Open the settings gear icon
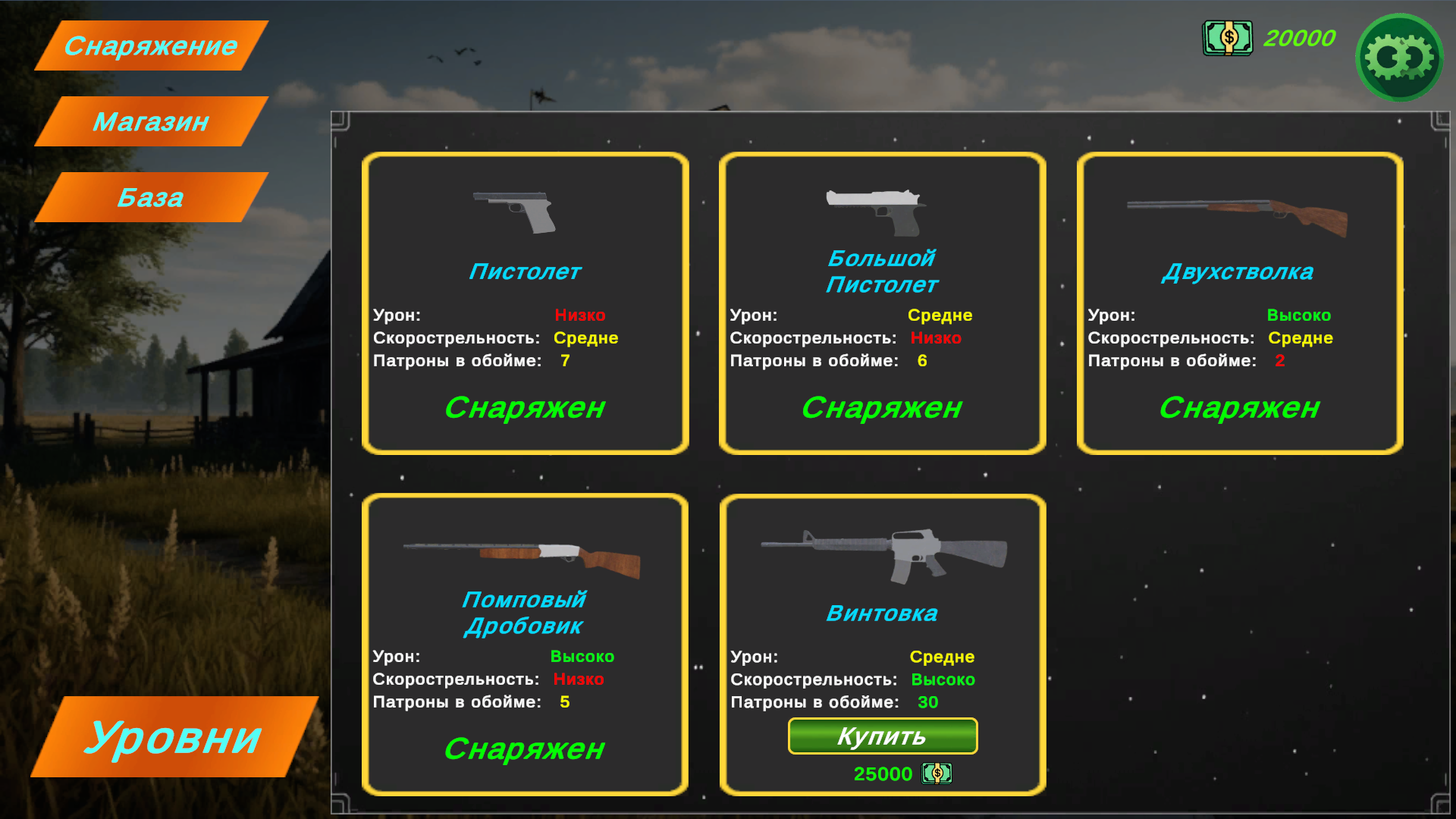The height and width of the screenshot is (819, 1456). tap(1399, 57)
